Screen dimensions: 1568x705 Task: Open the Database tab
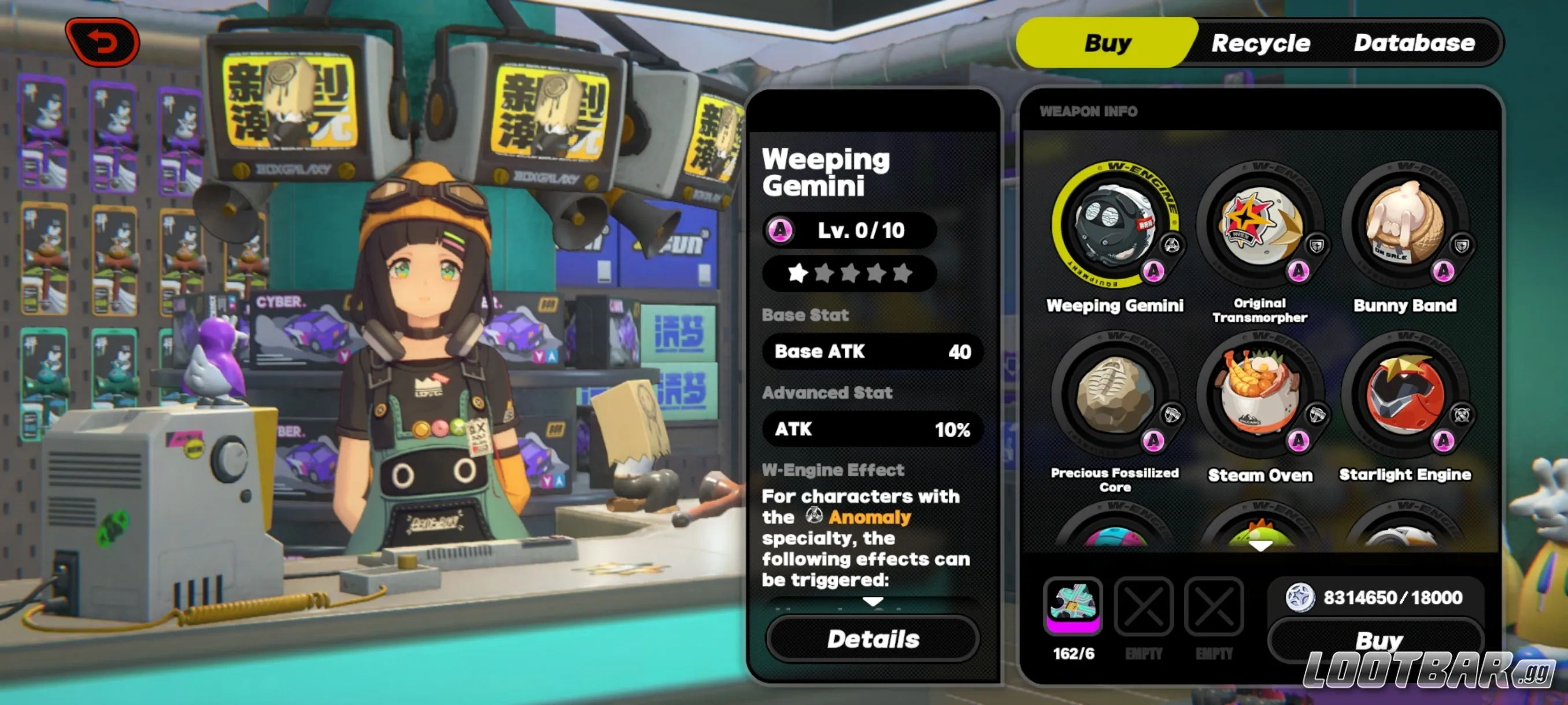tap(1414, 43)
